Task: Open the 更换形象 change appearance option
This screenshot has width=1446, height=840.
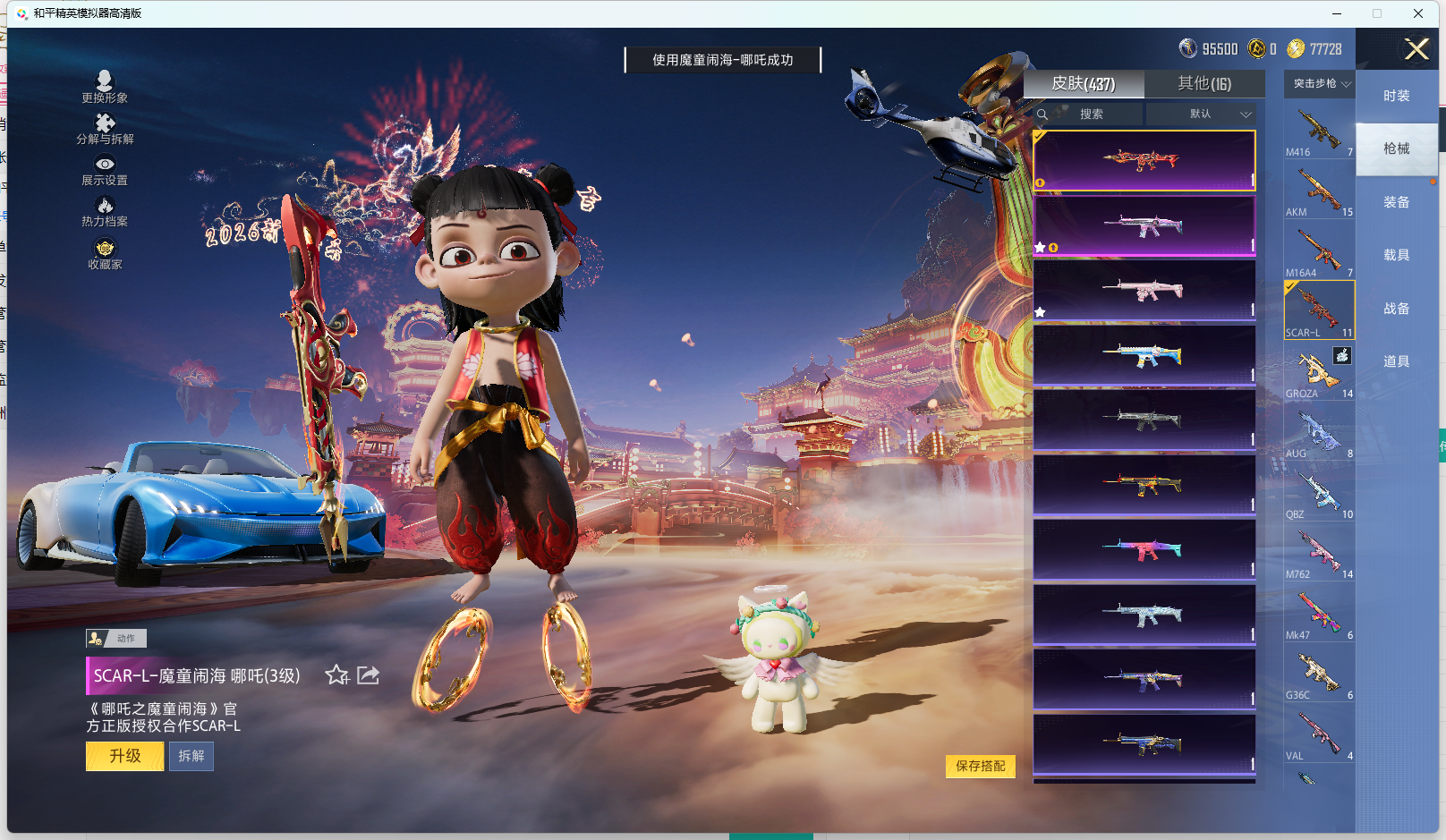Action: (105, 86)
